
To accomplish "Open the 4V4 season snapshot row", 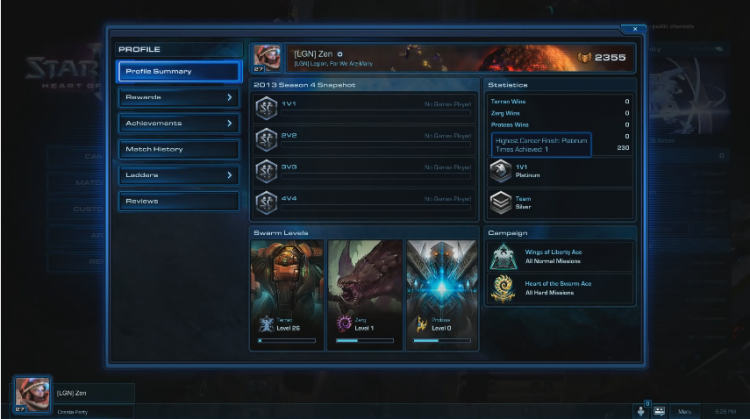I will pos(364,202).
